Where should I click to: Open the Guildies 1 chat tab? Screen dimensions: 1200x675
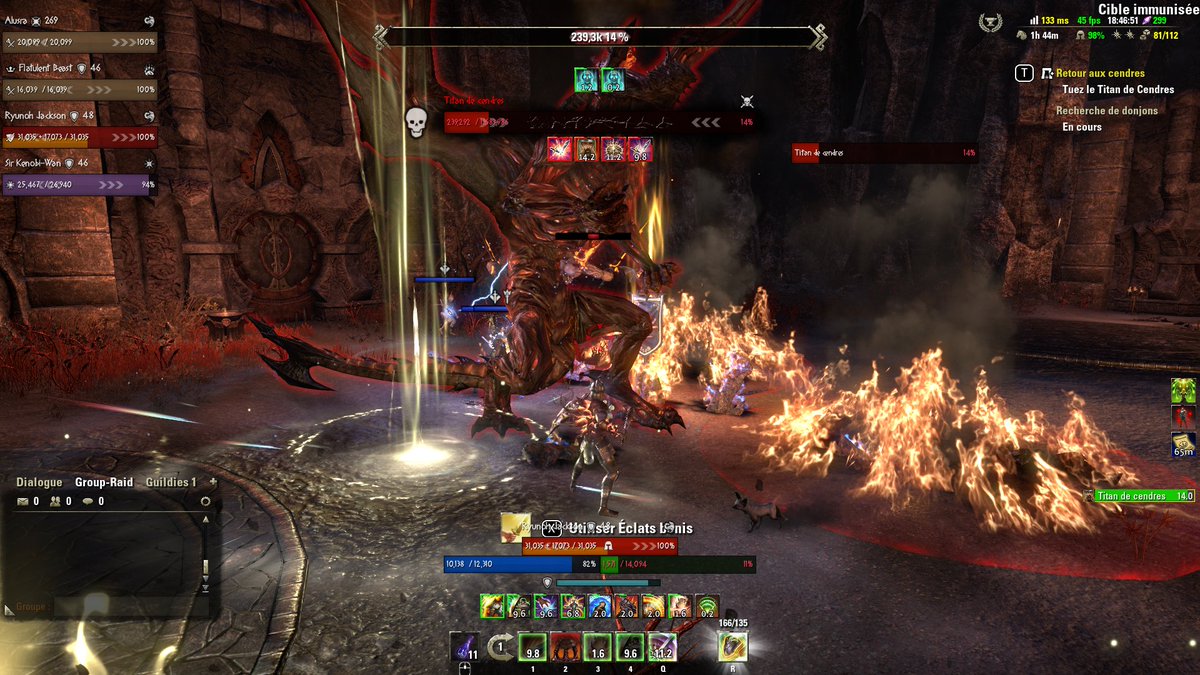[170, 482]
